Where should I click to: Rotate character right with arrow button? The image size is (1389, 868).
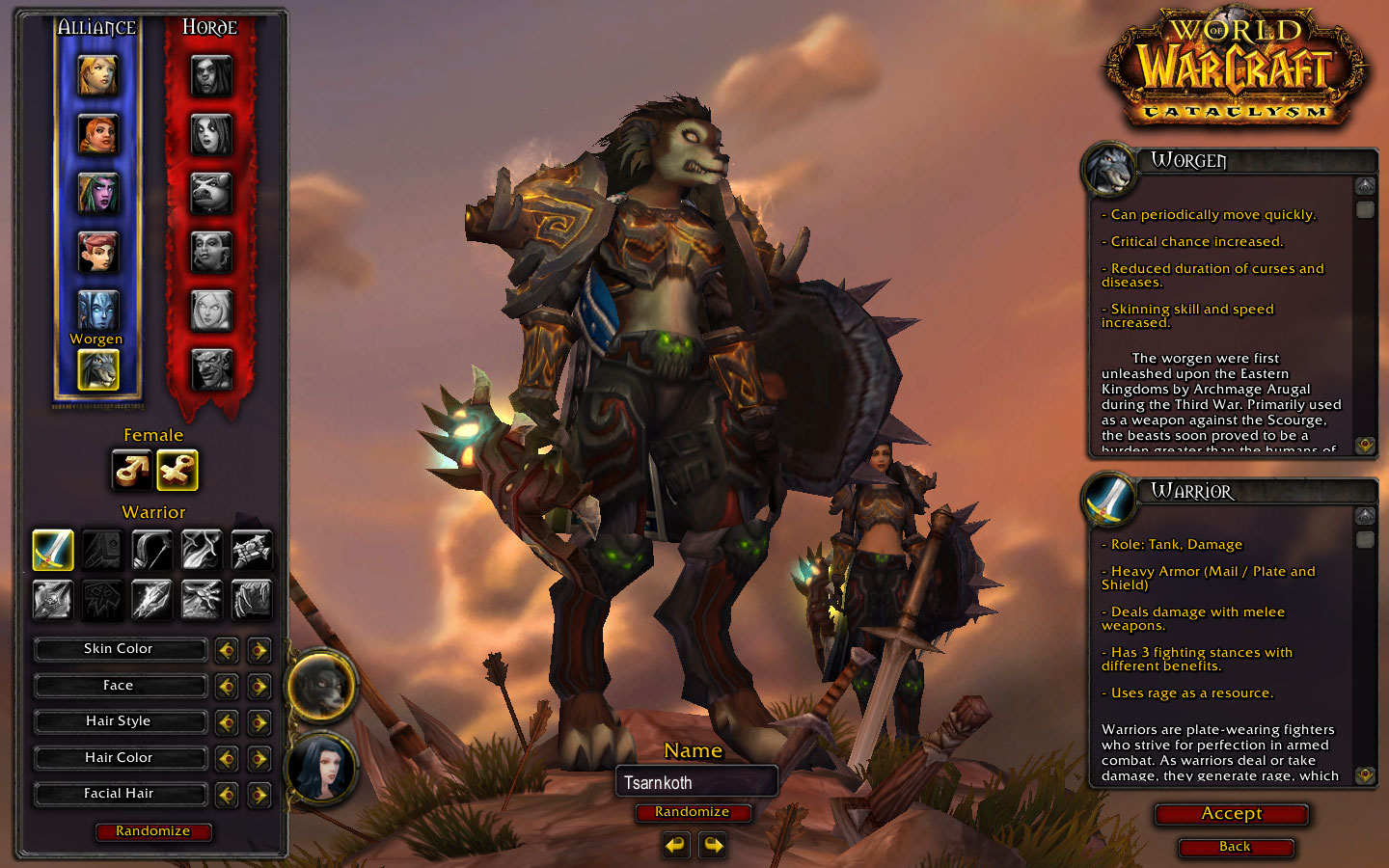[x=713, y=846]
